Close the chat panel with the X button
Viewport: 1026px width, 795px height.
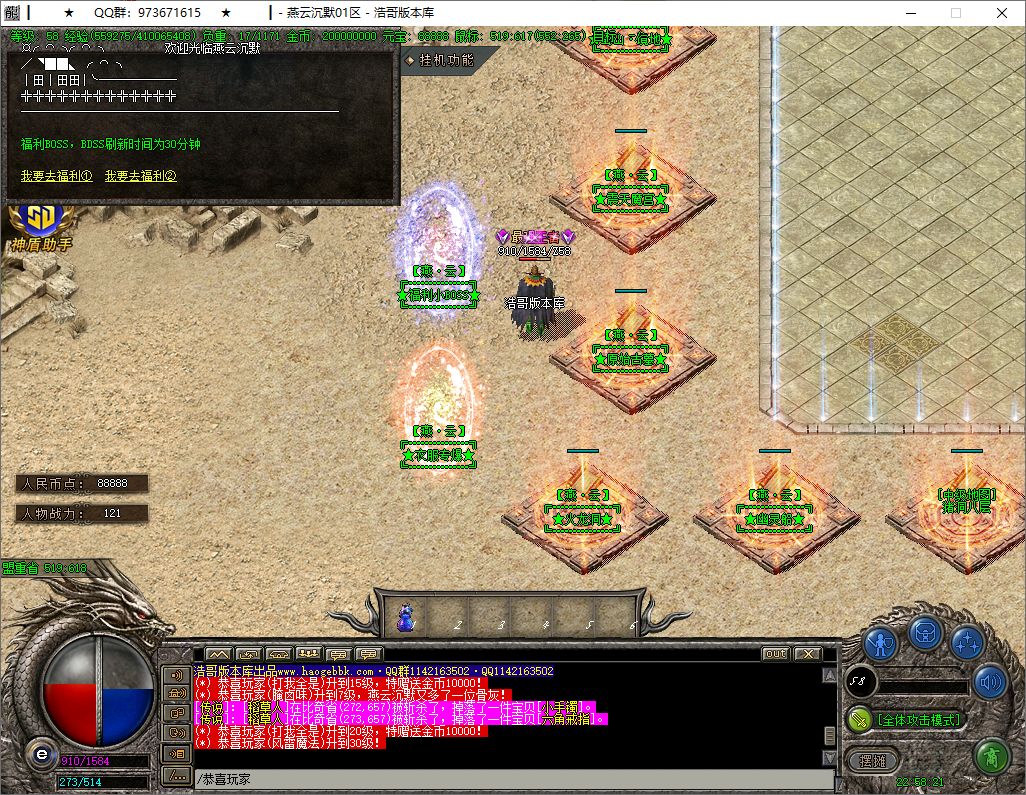point(807,654)
